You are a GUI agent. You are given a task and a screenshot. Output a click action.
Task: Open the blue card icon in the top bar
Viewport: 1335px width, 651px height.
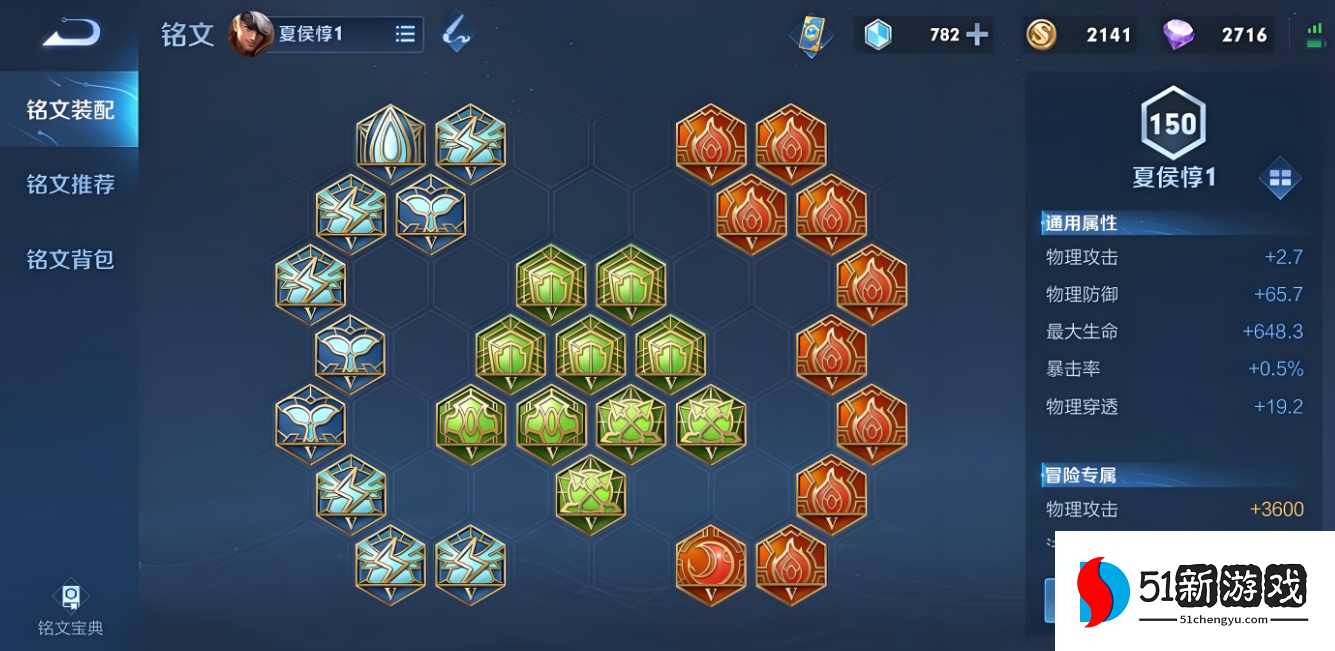tap(810, 35)
